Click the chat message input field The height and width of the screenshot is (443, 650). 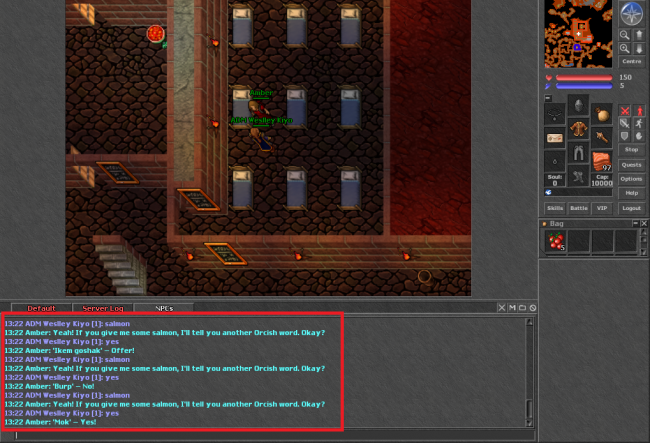click(x=270, y=435)
